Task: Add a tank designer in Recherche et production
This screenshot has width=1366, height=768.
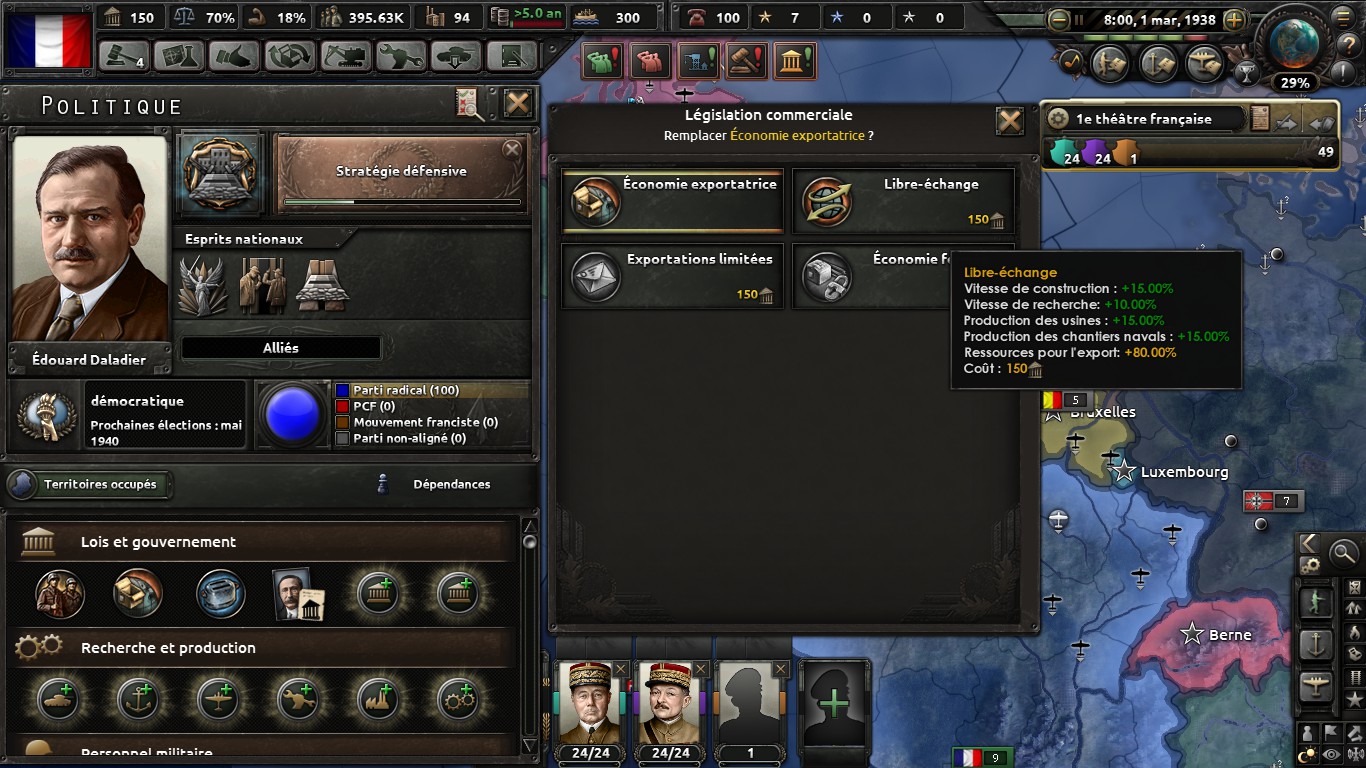Action: pyautogui.click(x=59, y=700)
